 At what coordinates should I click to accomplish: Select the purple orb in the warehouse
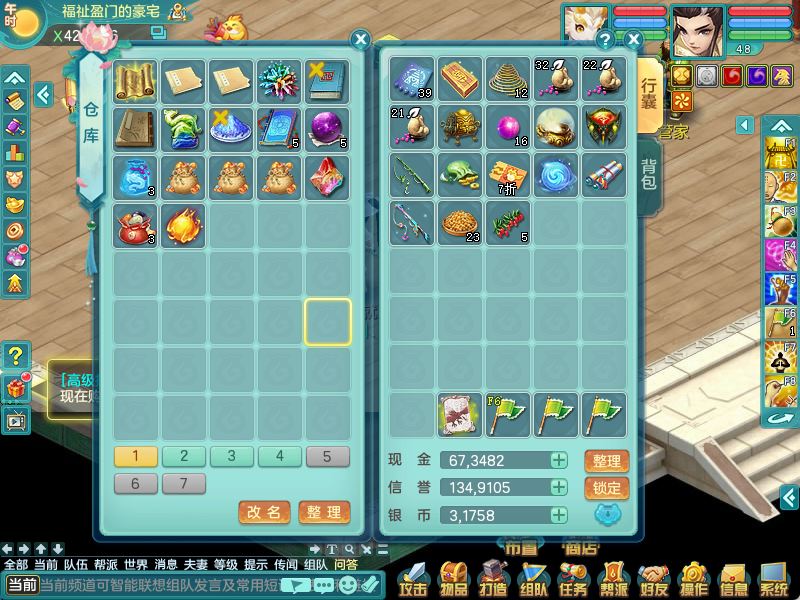328,129
